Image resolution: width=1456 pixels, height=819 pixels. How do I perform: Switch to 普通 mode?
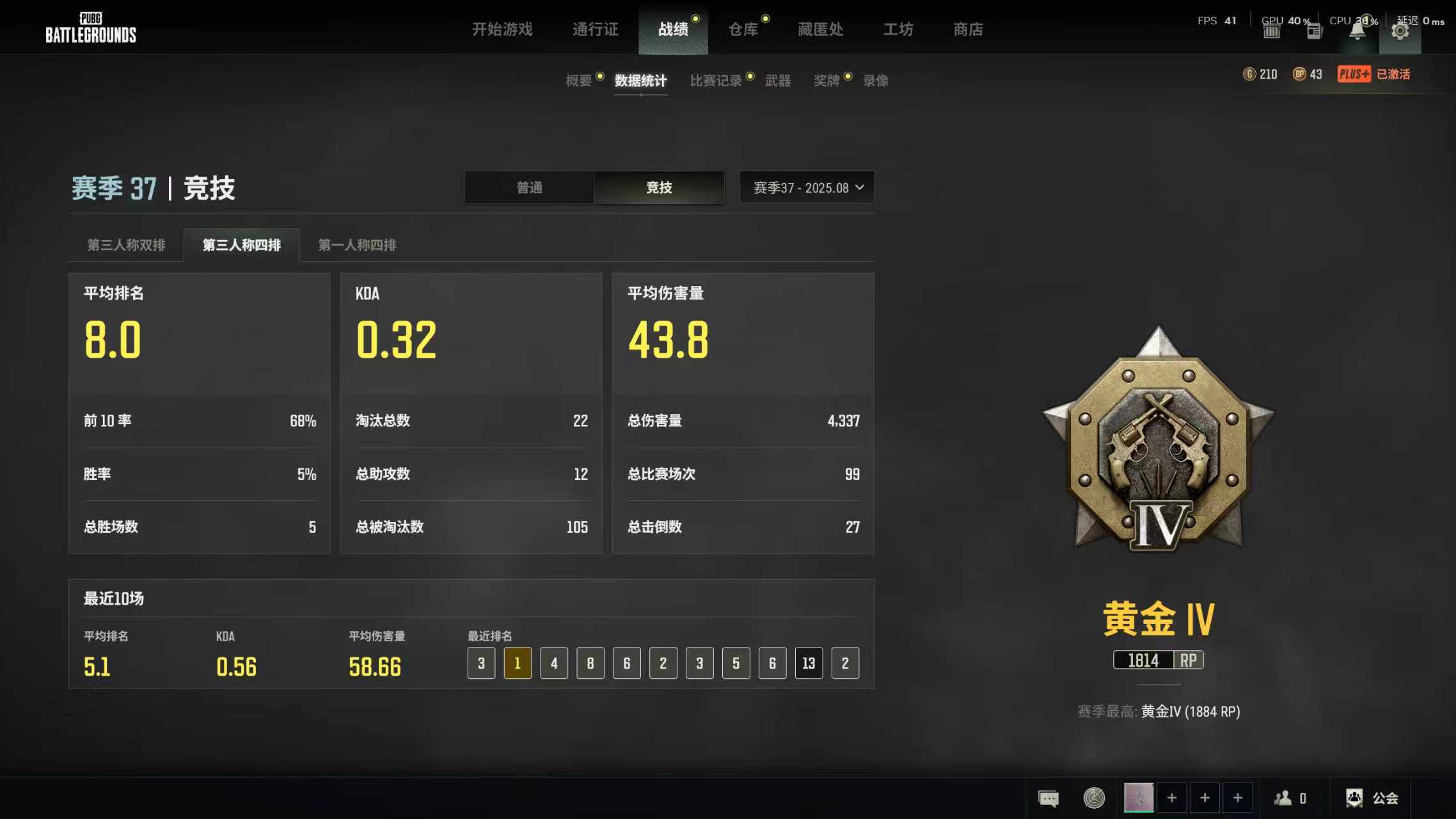coord(530,187)
